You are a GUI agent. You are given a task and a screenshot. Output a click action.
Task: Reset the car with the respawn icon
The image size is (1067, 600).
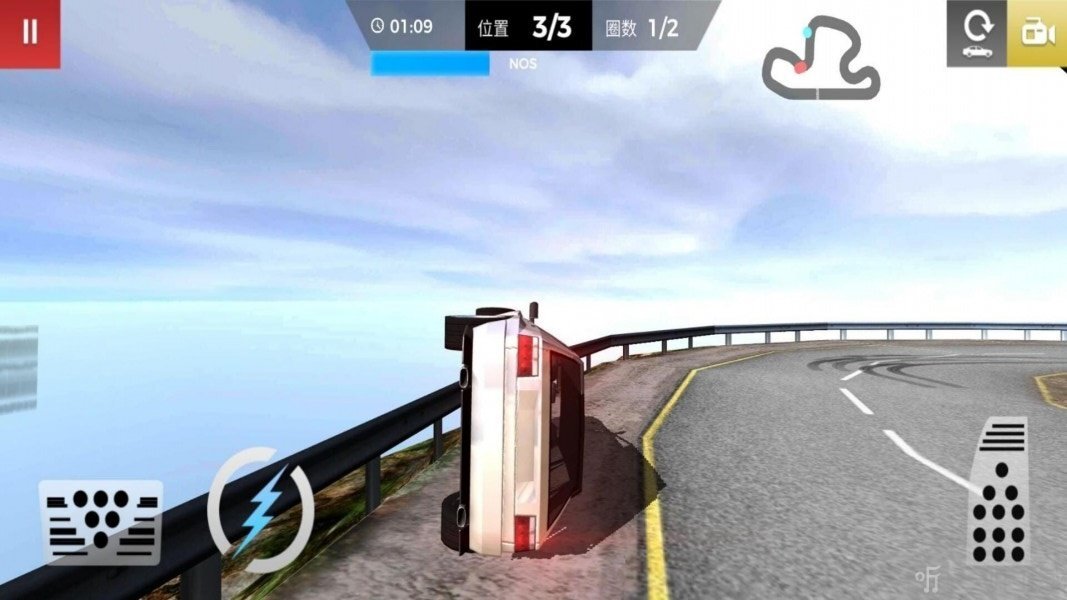pyautogui.click(x=977, y=33)
